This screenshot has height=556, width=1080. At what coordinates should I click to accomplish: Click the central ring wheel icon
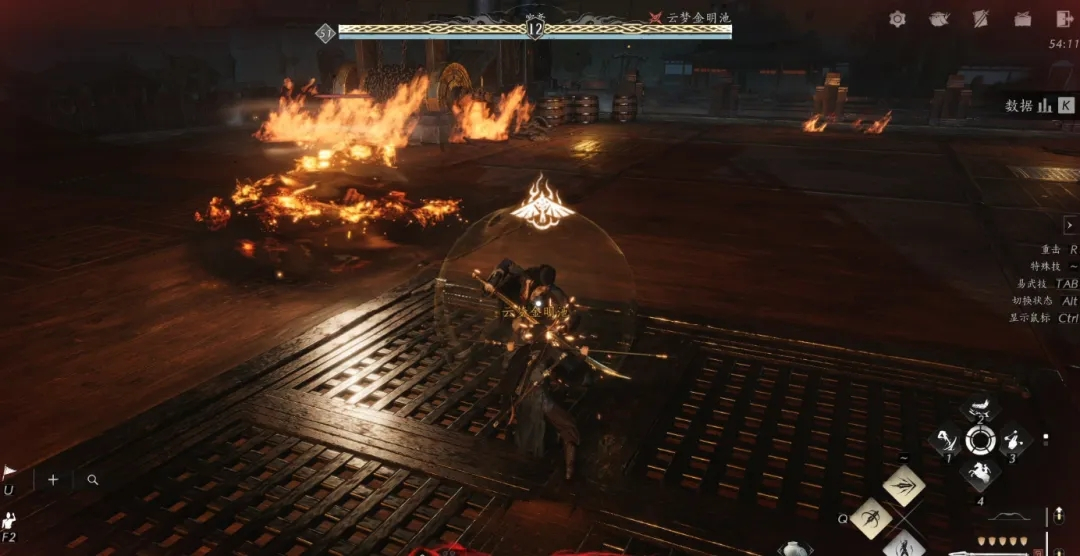click(980, 440)
